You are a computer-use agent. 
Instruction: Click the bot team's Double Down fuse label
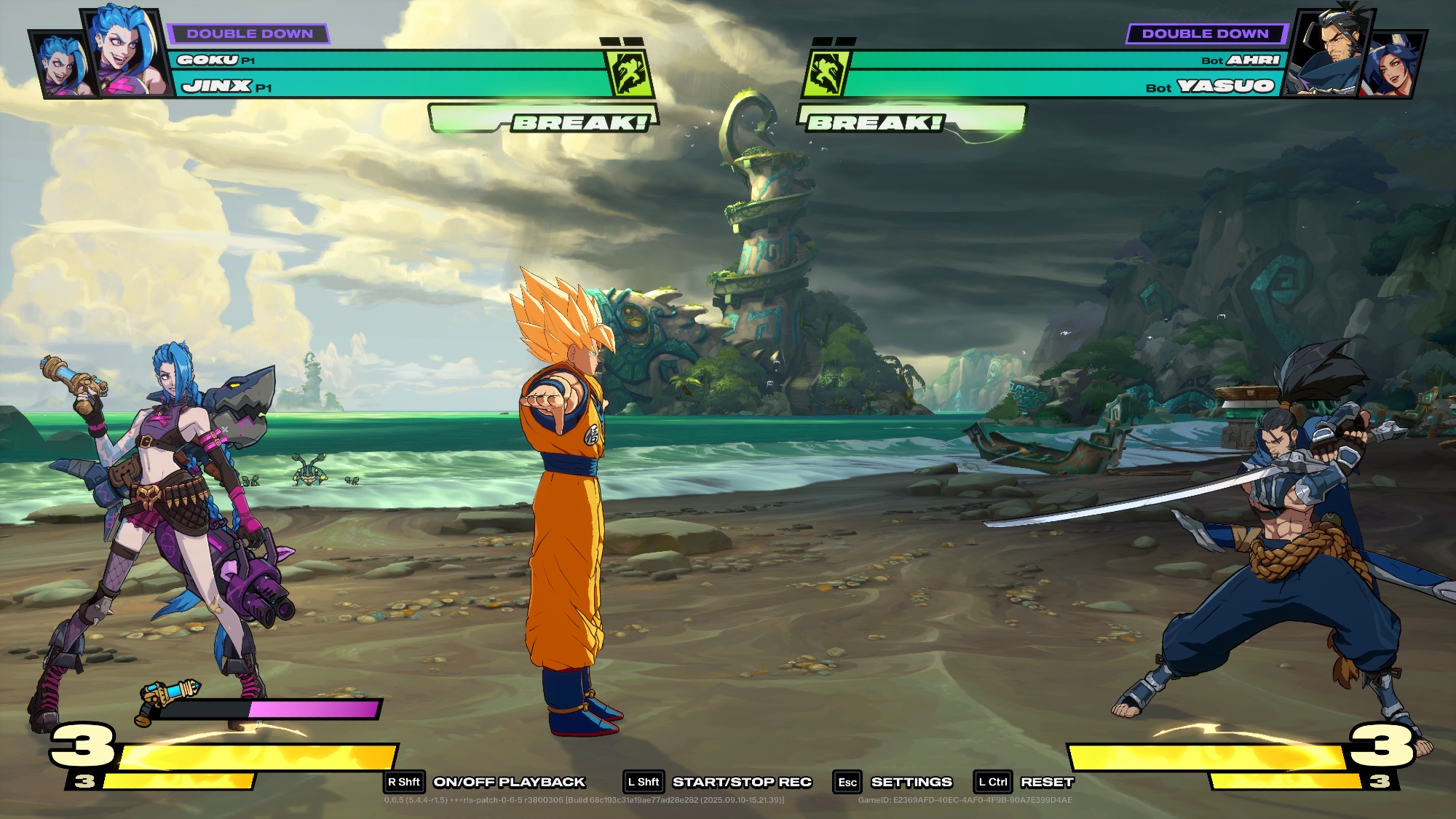click(1205, 33)
